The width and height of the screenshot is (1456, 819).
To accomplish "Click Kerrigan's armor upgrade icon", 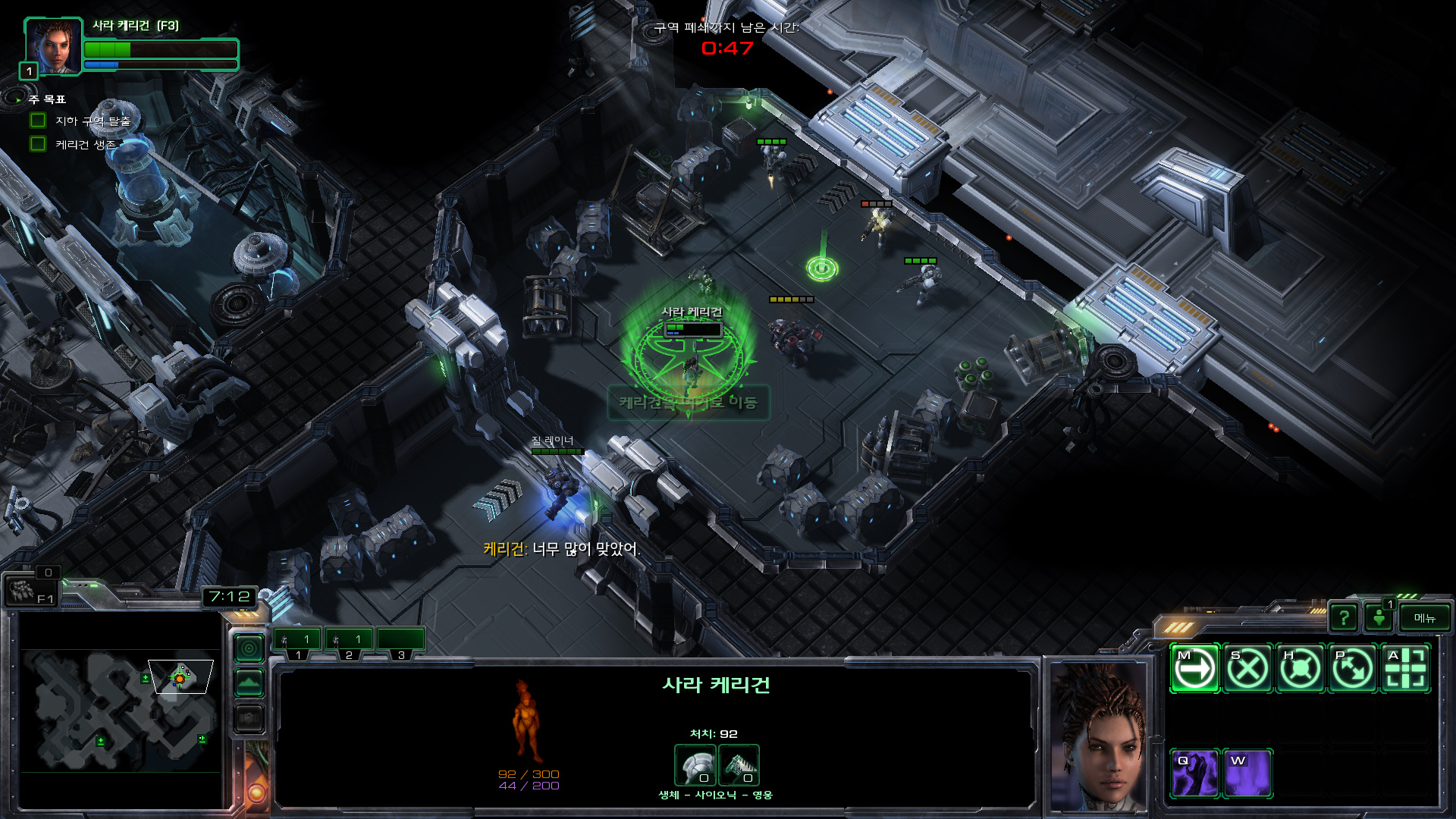I will tap(695, 765).
